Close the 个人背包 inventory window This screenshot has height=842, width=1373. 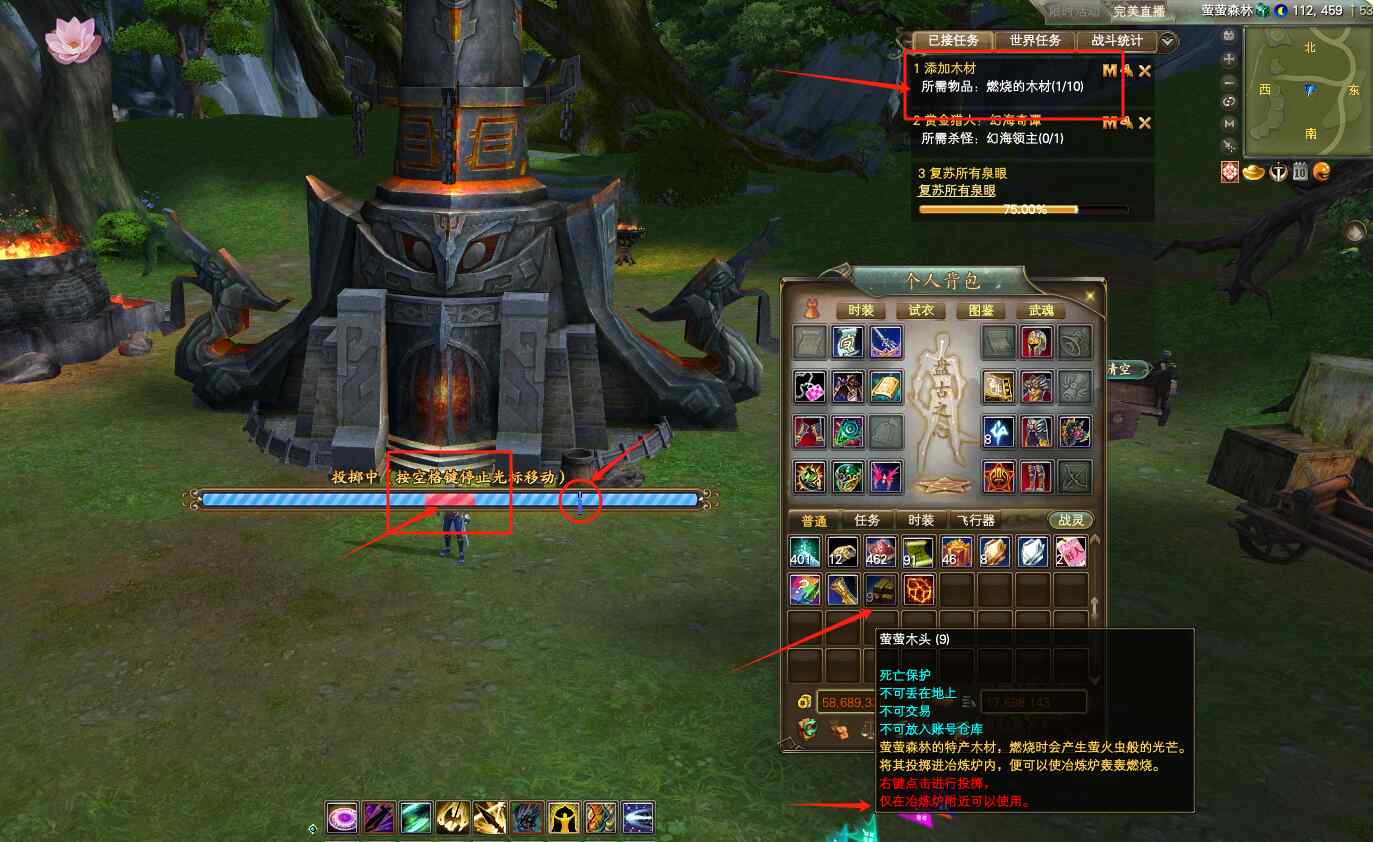pos(1091,296)
